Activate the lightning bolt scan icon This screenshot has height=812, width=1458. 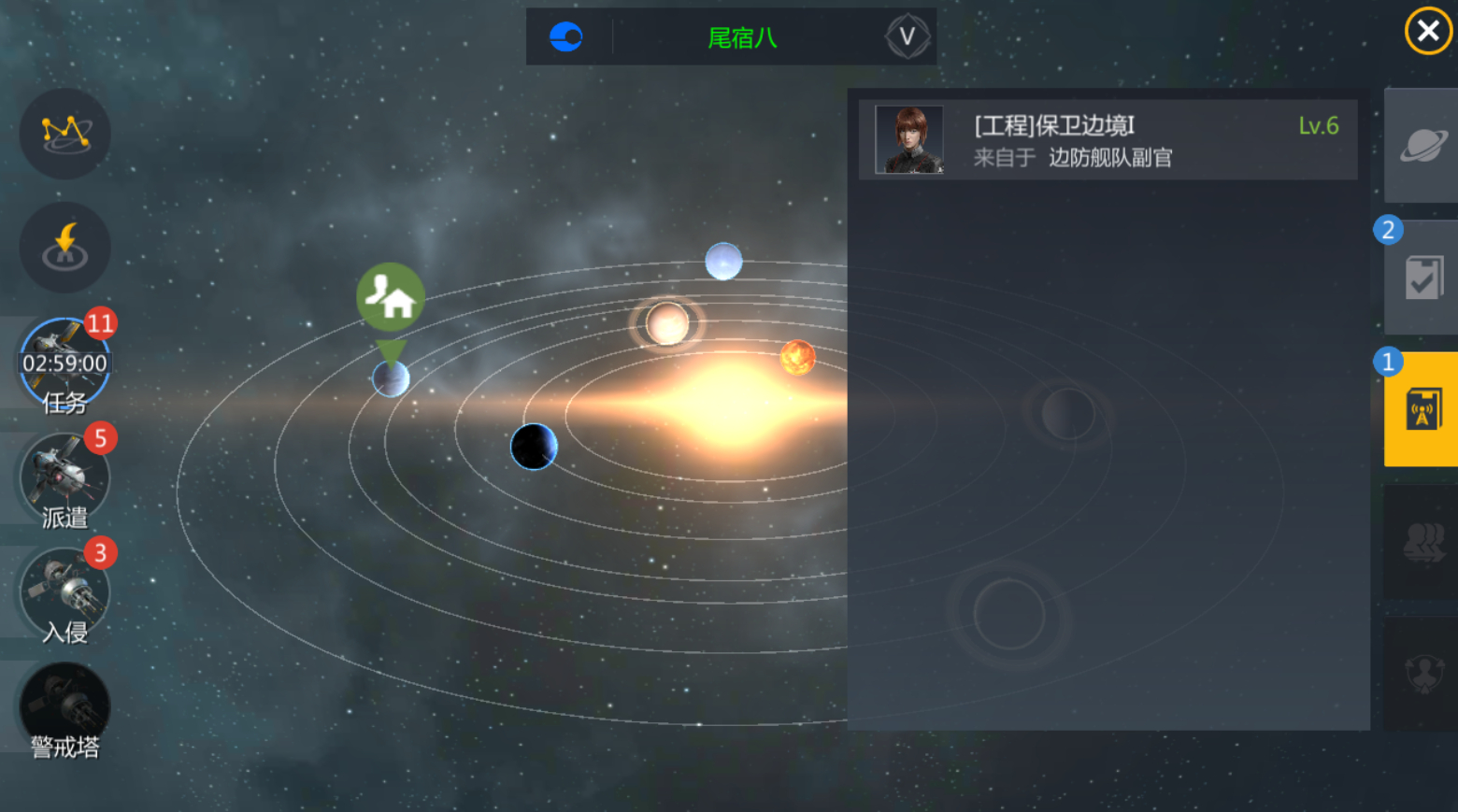coord(65,248)
